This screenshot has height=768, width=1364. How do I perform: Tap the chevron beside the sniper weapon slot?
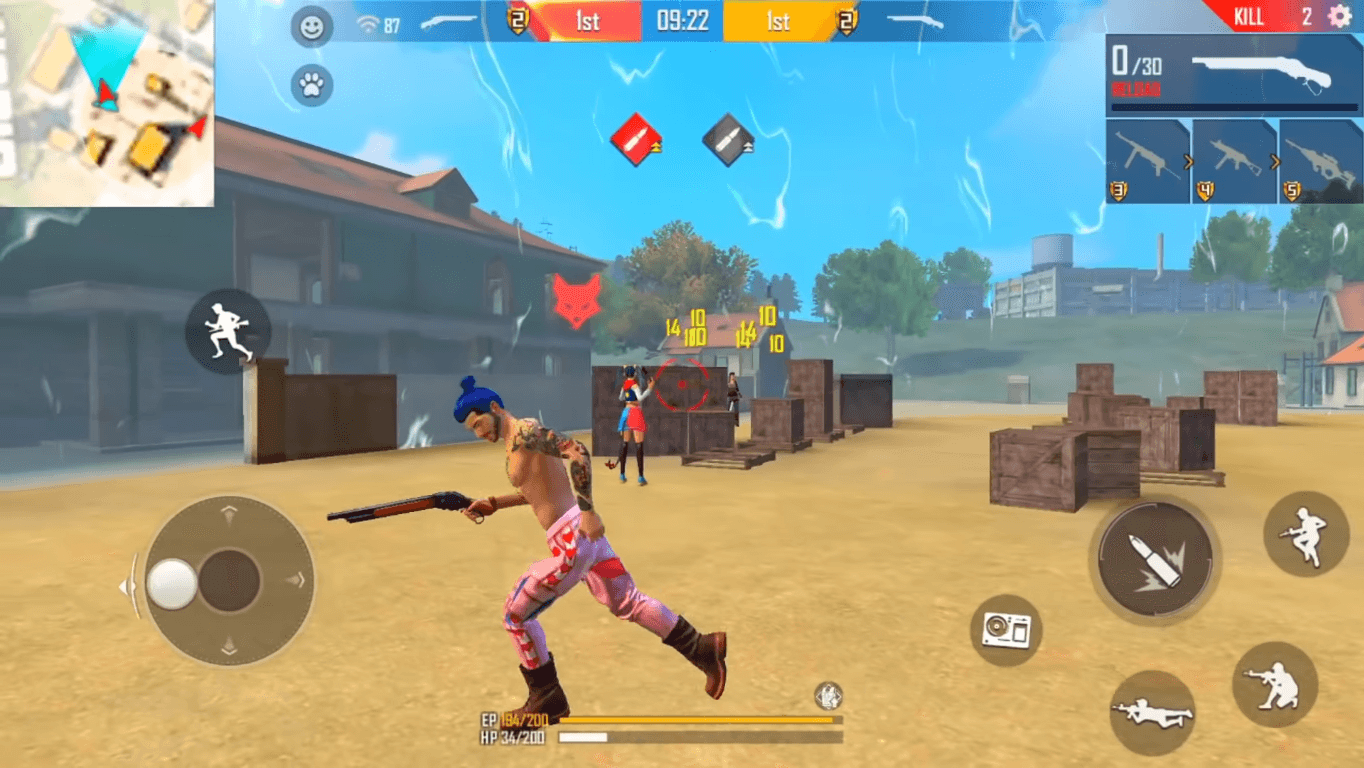1277,160
